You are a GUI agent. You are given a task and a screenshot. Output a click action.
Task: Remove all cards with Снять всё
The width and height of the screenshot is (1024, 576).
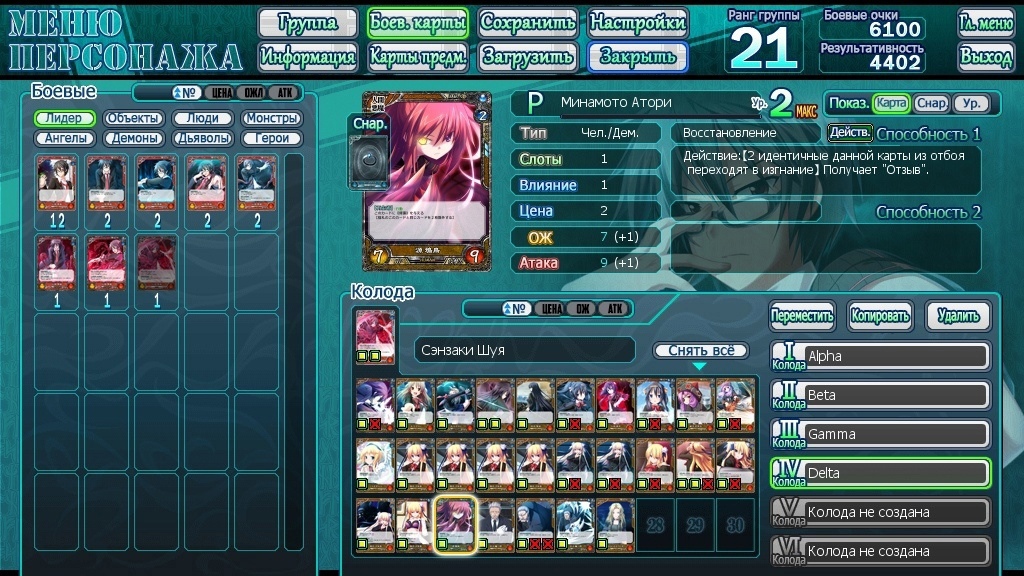pyautogui.click(x=700, y=351)
